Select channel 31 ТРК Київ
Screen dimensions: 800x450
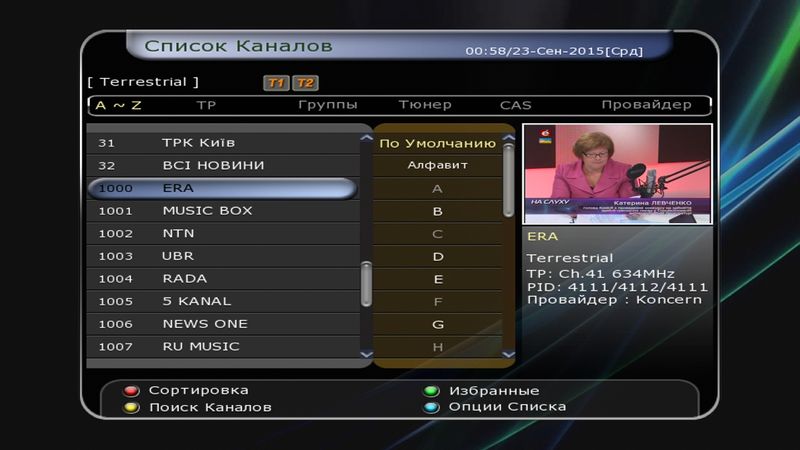pos(222,143)
